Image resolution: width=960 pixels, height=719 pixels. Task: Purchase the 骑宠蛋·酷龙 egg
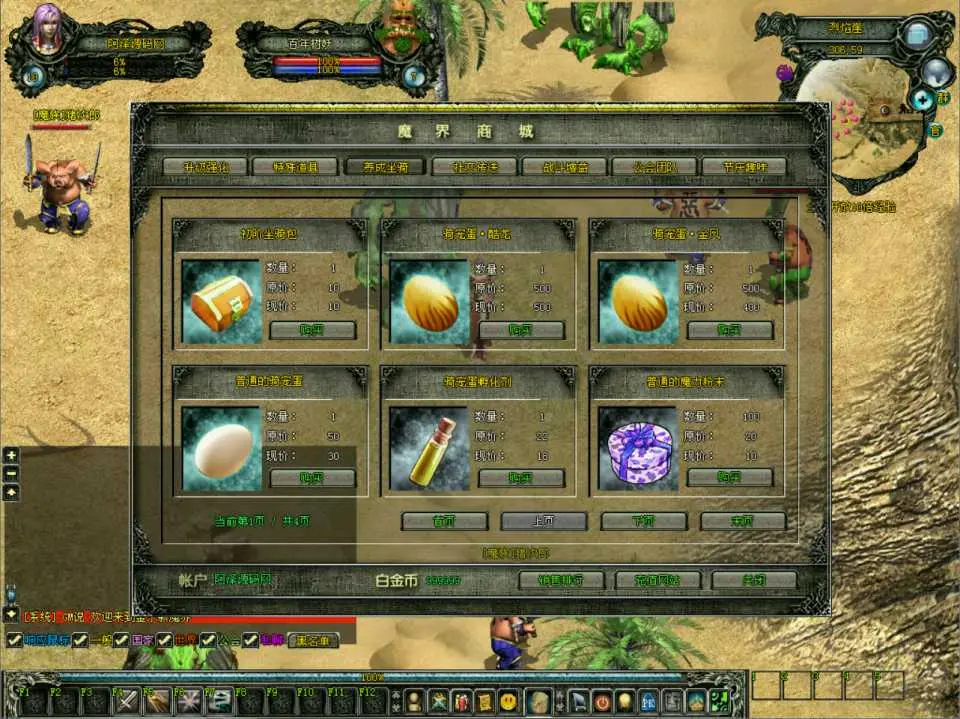[x=521, y=330]
